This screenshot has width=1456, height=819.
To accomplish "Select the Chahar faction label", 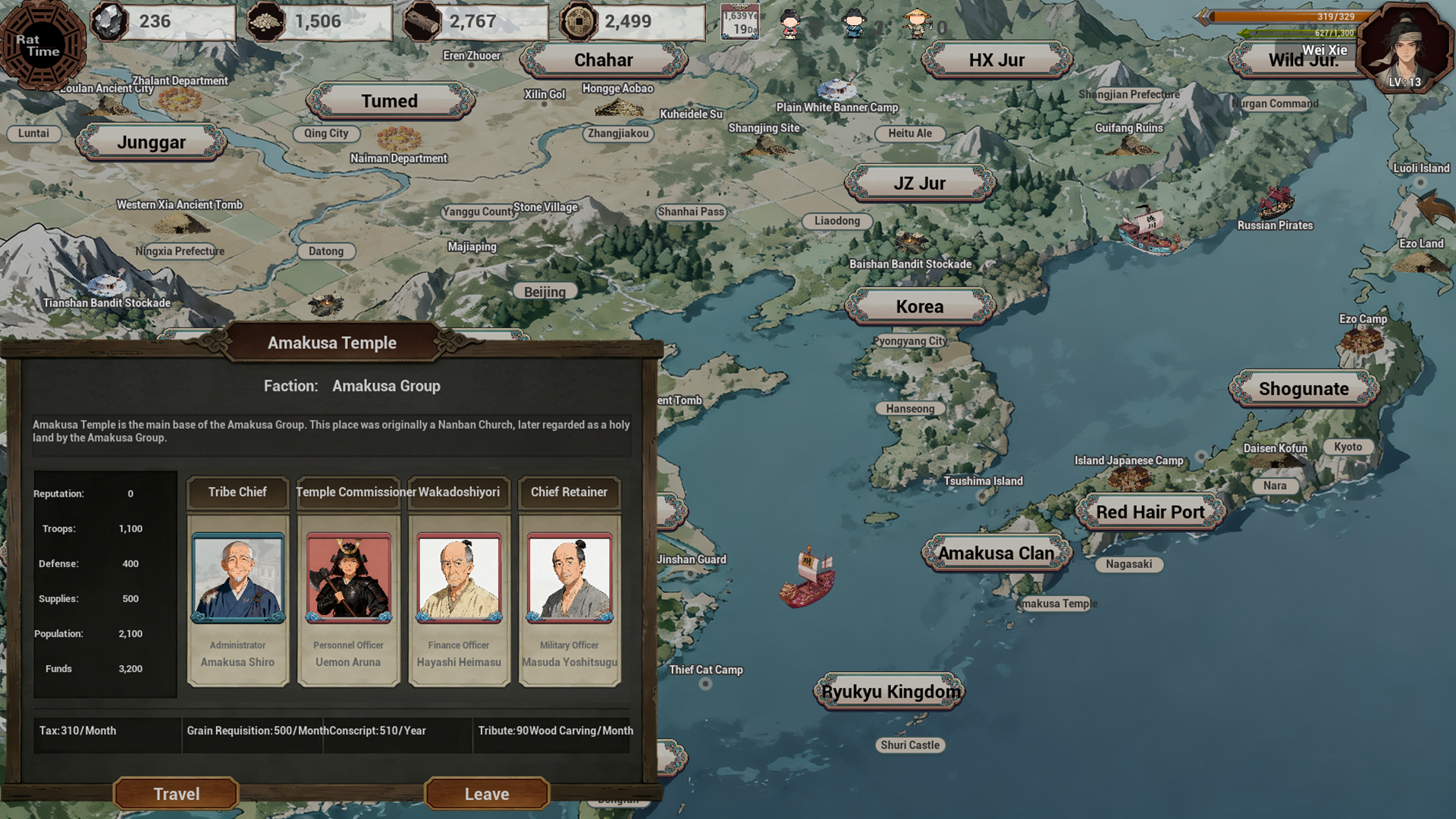I will pos(603,60).
